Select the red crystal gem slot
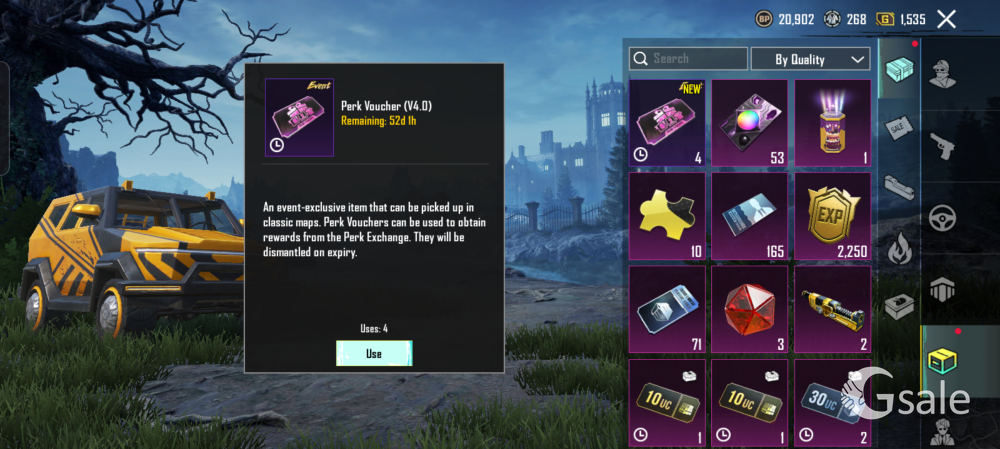The width and height of the screenshot is (1000, 449). [x=749, y=309]
